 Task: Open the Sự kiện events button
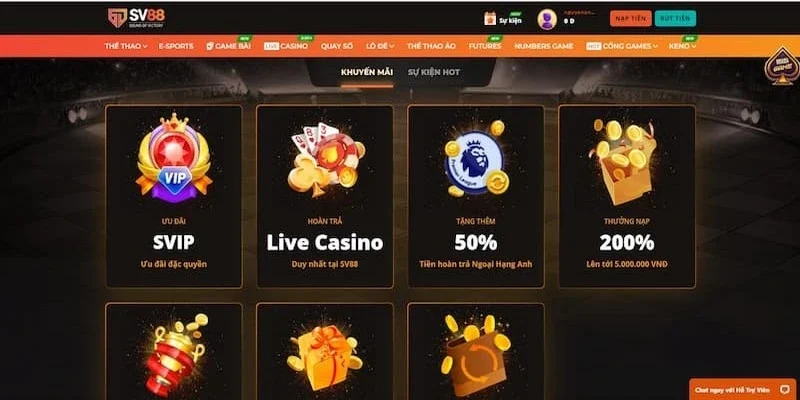click(x=504, y=19)
